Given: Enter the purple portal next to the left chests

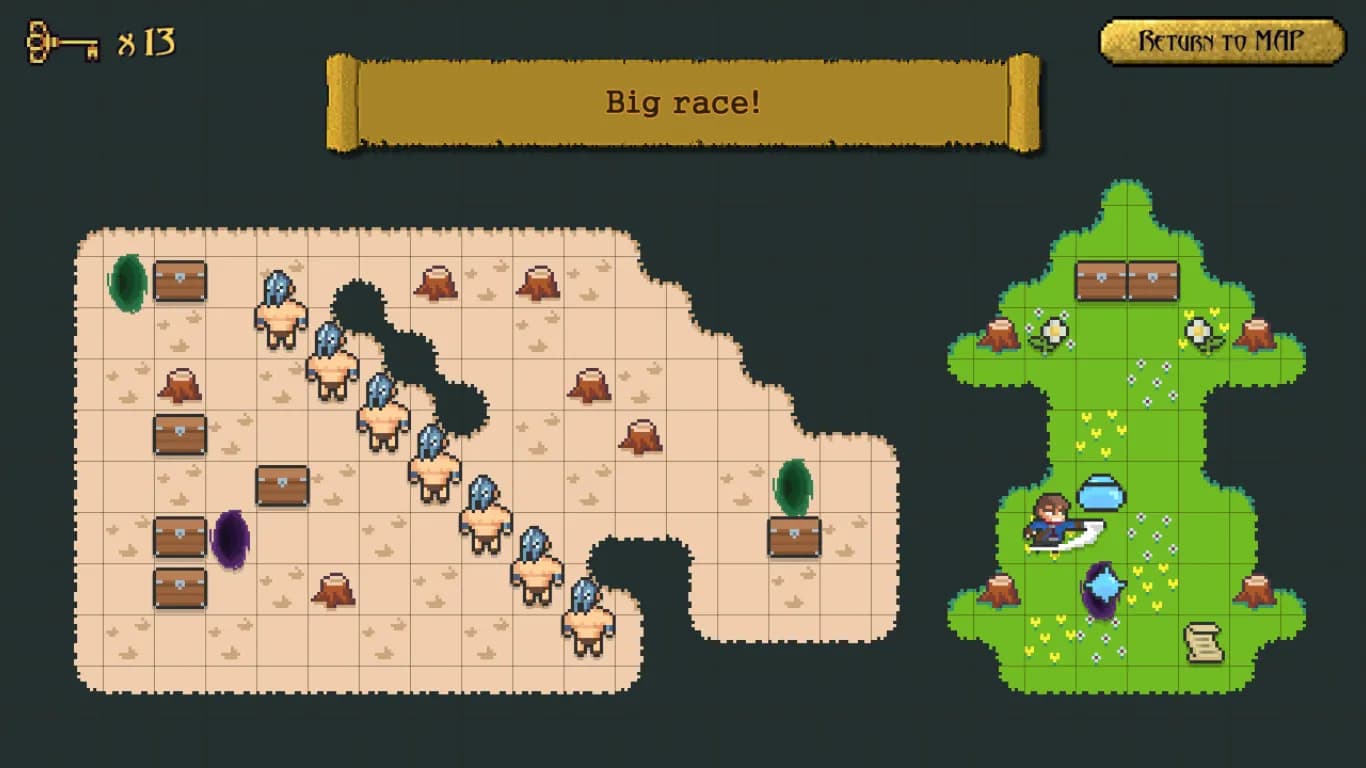Looking at the screenshot, I should pos(230,541).
